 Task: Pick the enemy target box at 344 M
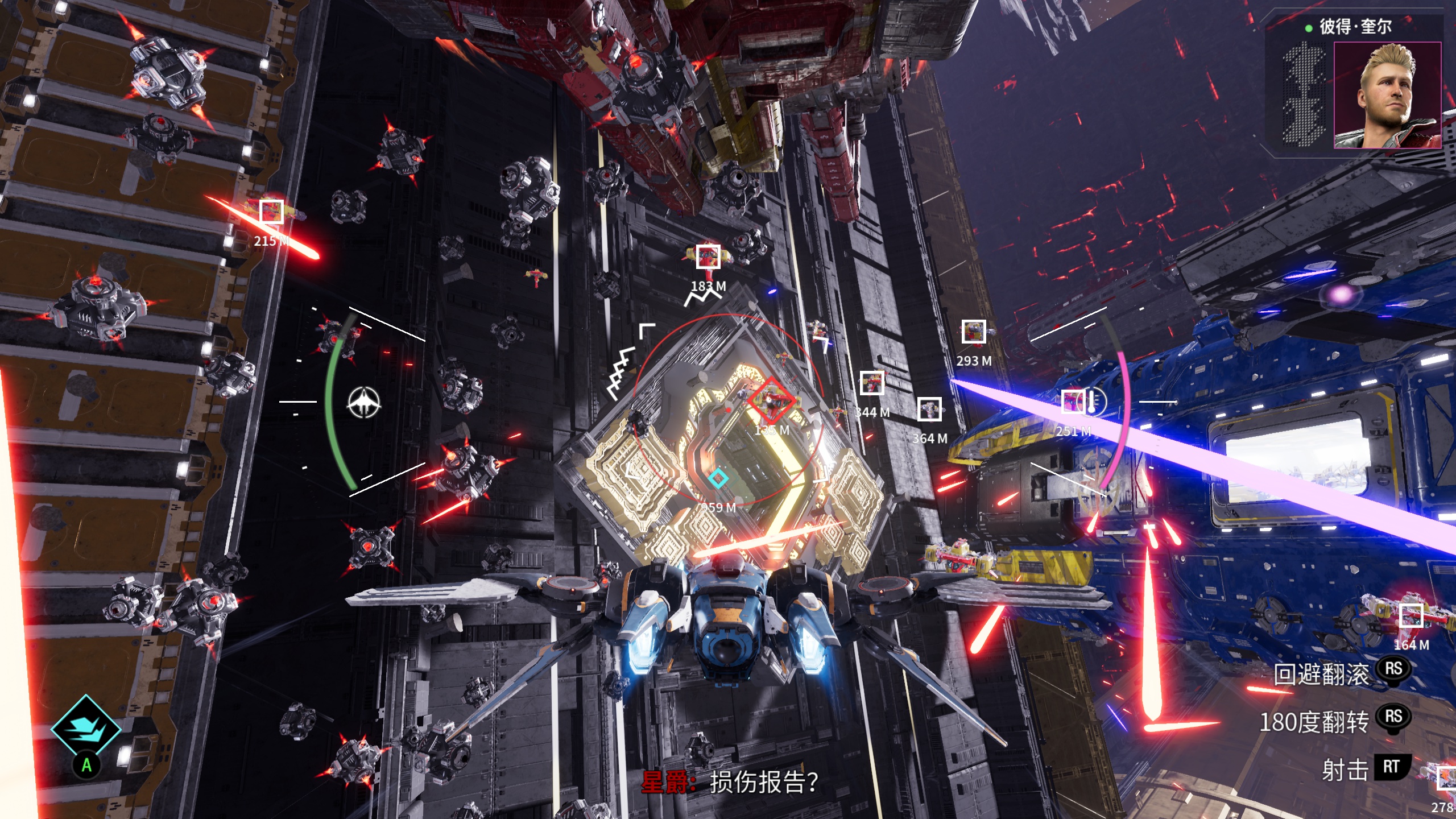[x=871, y=383]
